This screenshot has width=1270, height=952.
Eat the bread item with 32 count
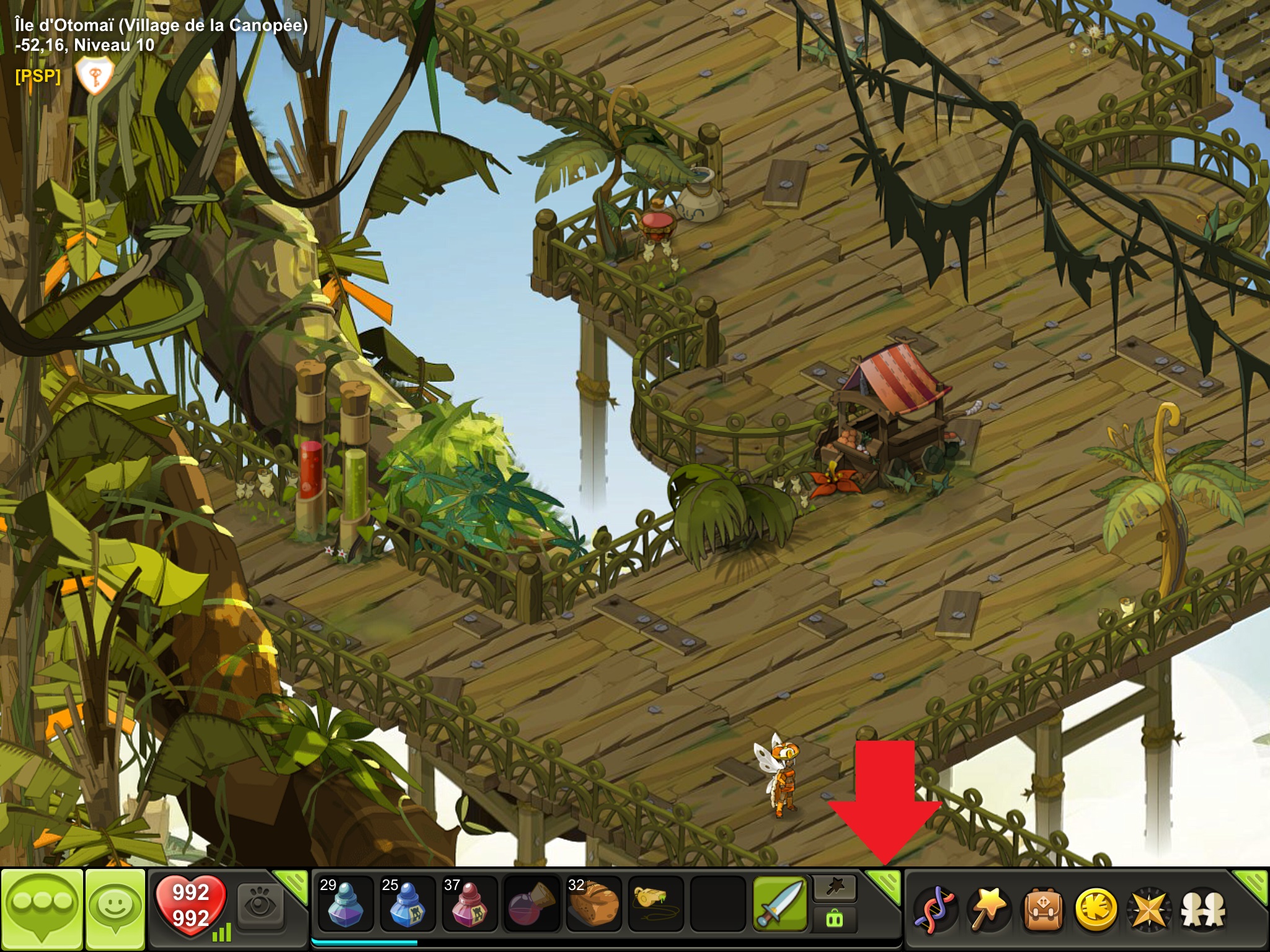[x=593, y=905]
